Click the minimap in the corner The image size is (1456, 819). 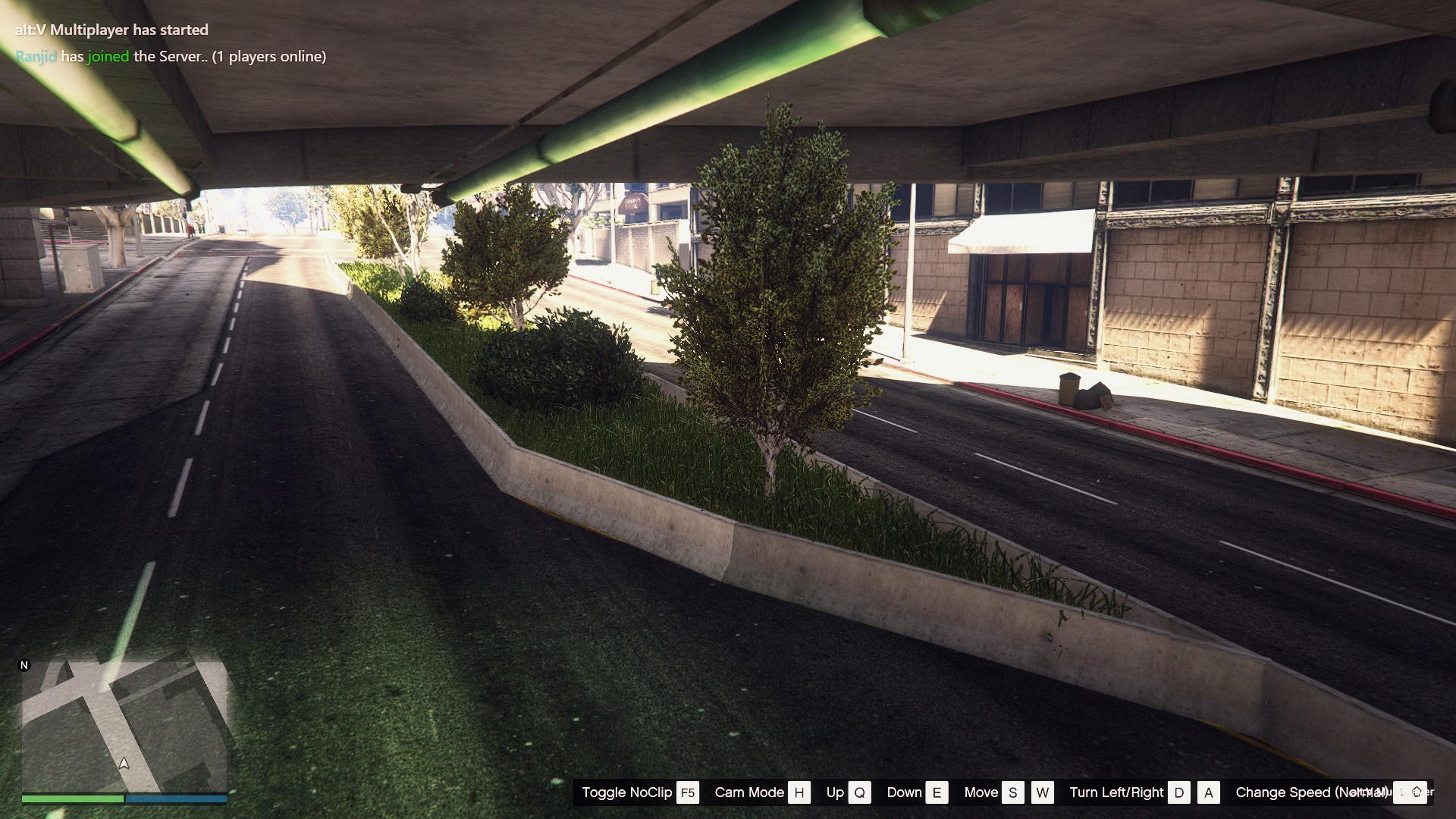(124, 726)
